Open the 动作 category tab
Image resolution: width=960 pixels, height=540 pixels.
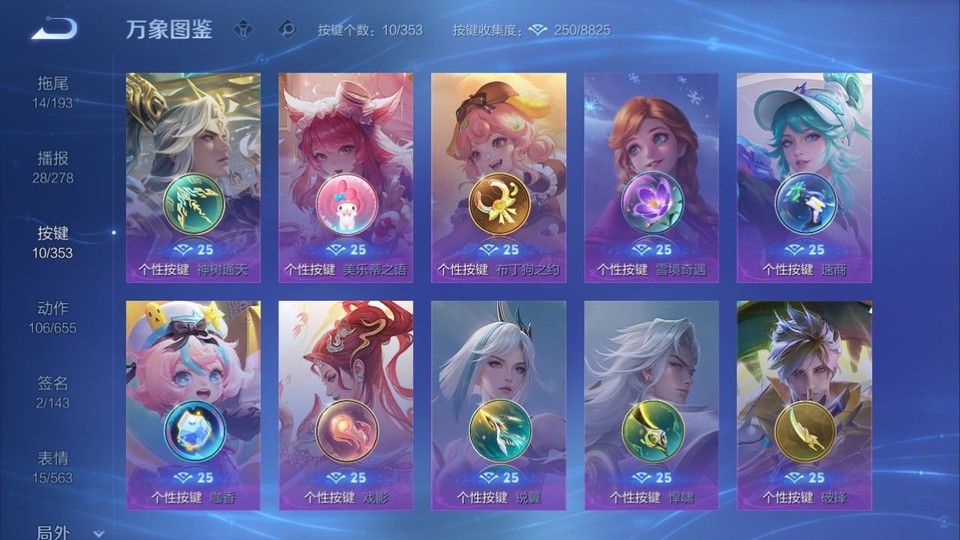coord(53,317)
